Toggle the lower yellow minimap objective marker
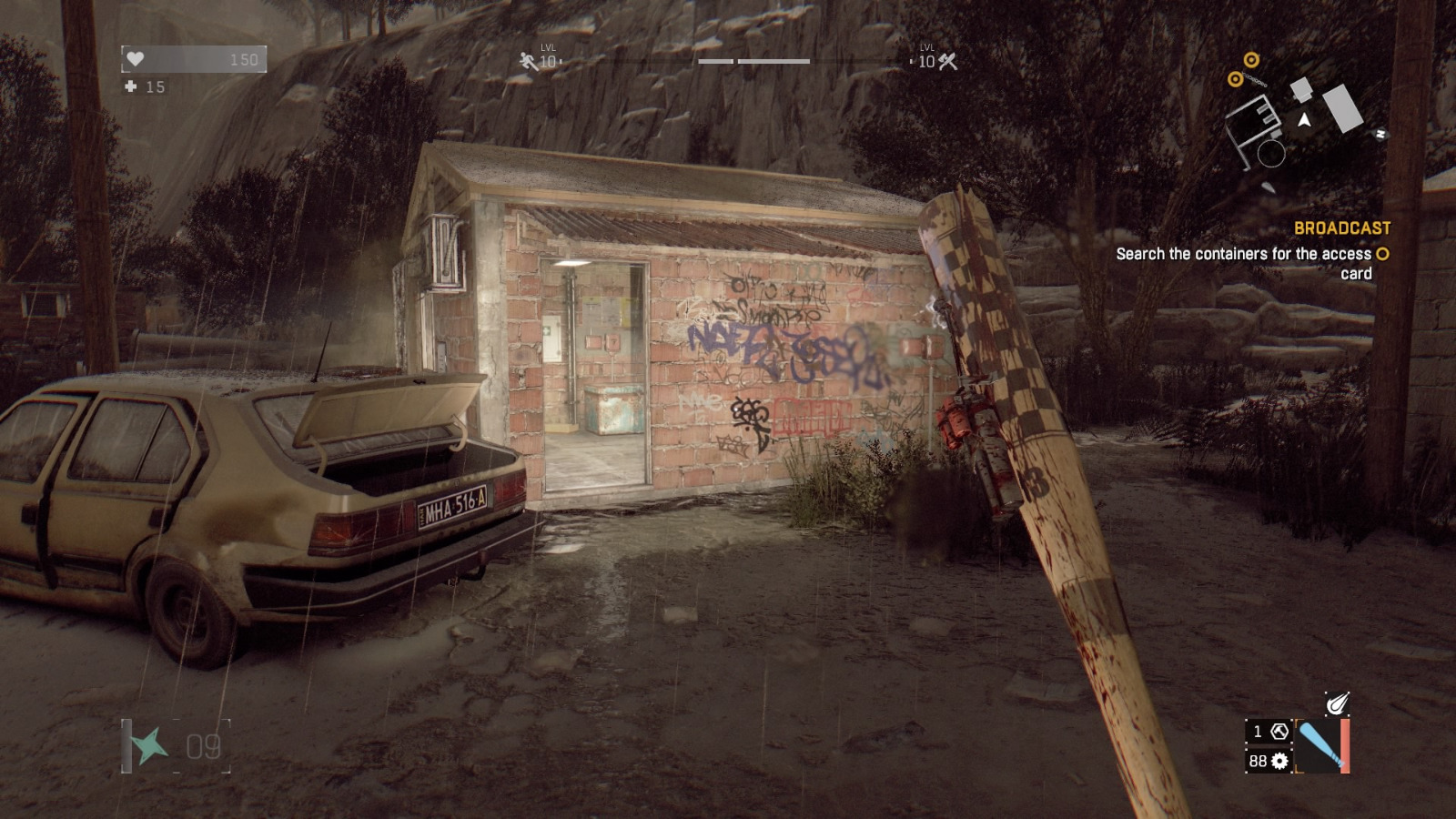 1236,80
